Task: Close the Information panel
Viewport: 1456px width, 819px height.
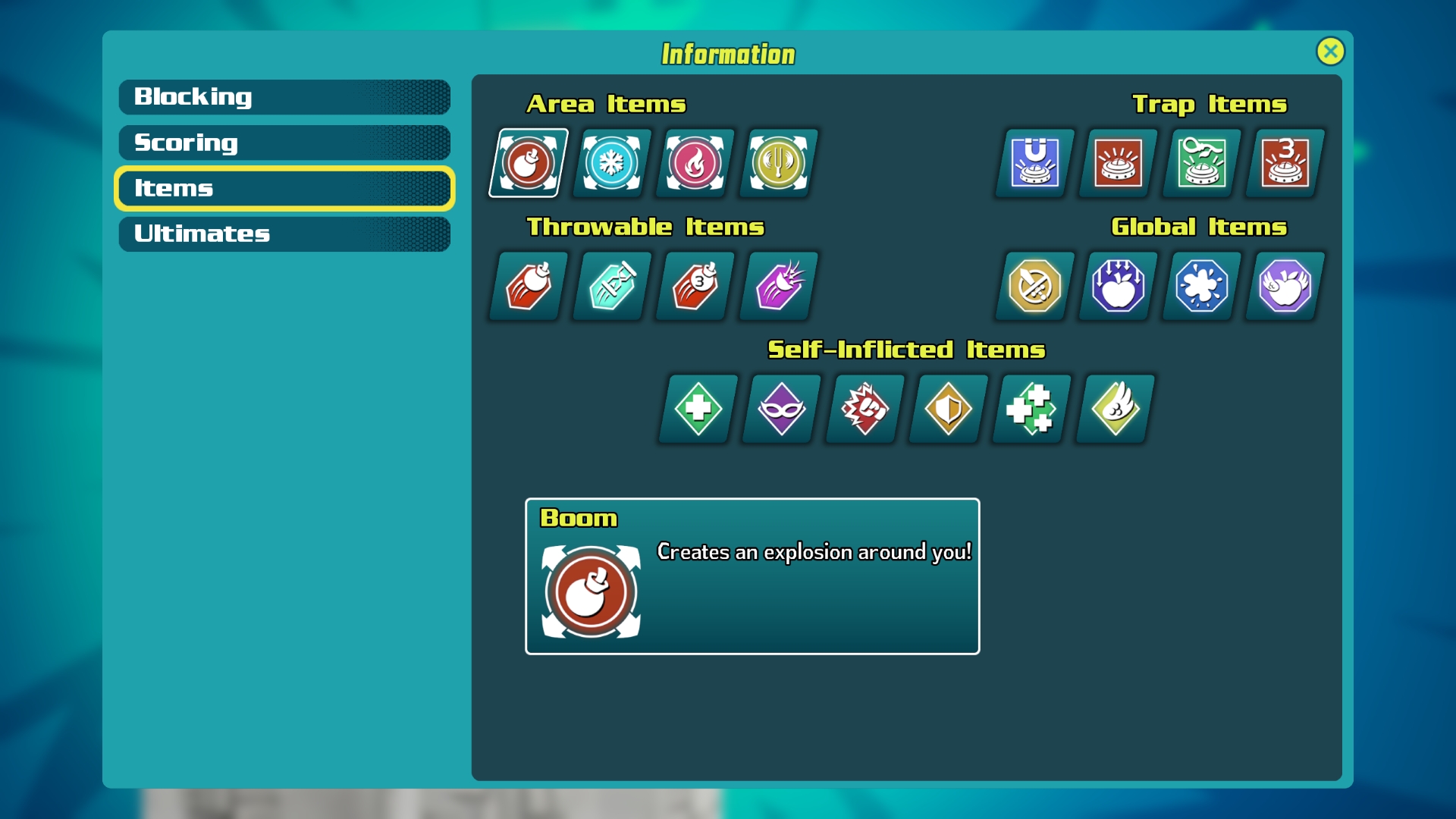Action: 1330,52
